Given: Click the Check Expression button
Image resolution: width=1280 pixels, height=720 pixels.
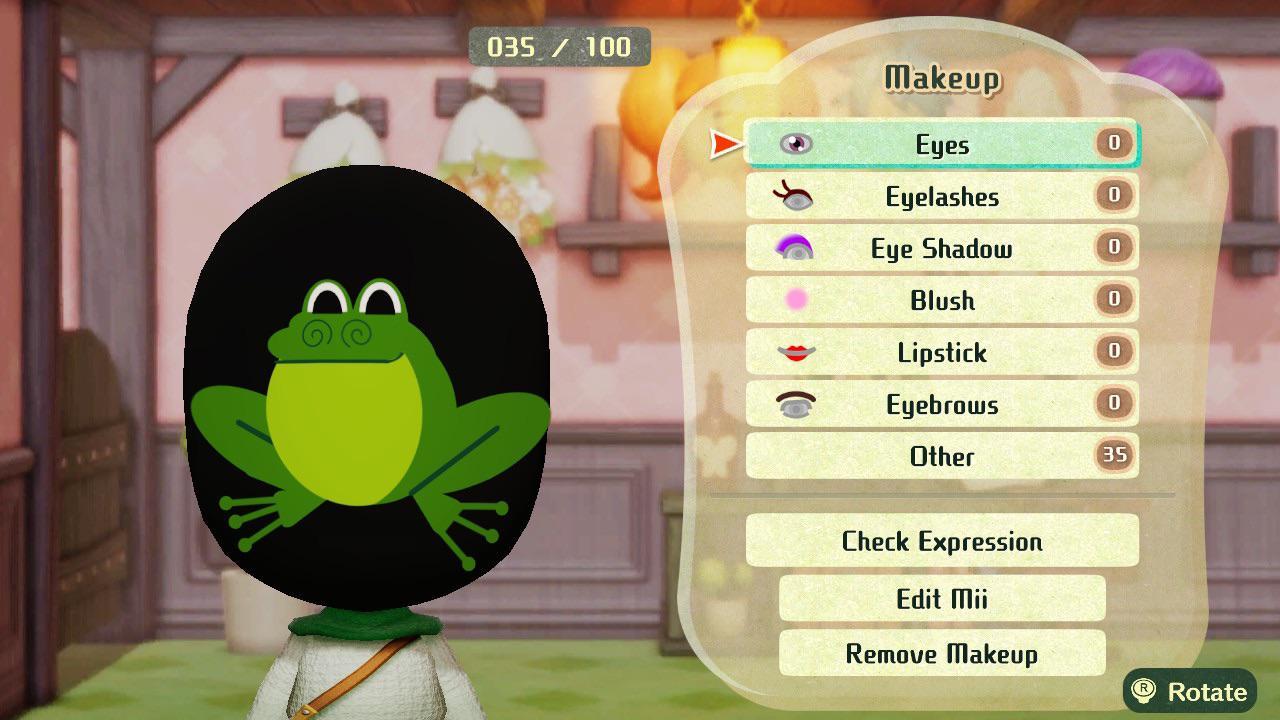Looking at the screenshot, I should click(940, 541).
